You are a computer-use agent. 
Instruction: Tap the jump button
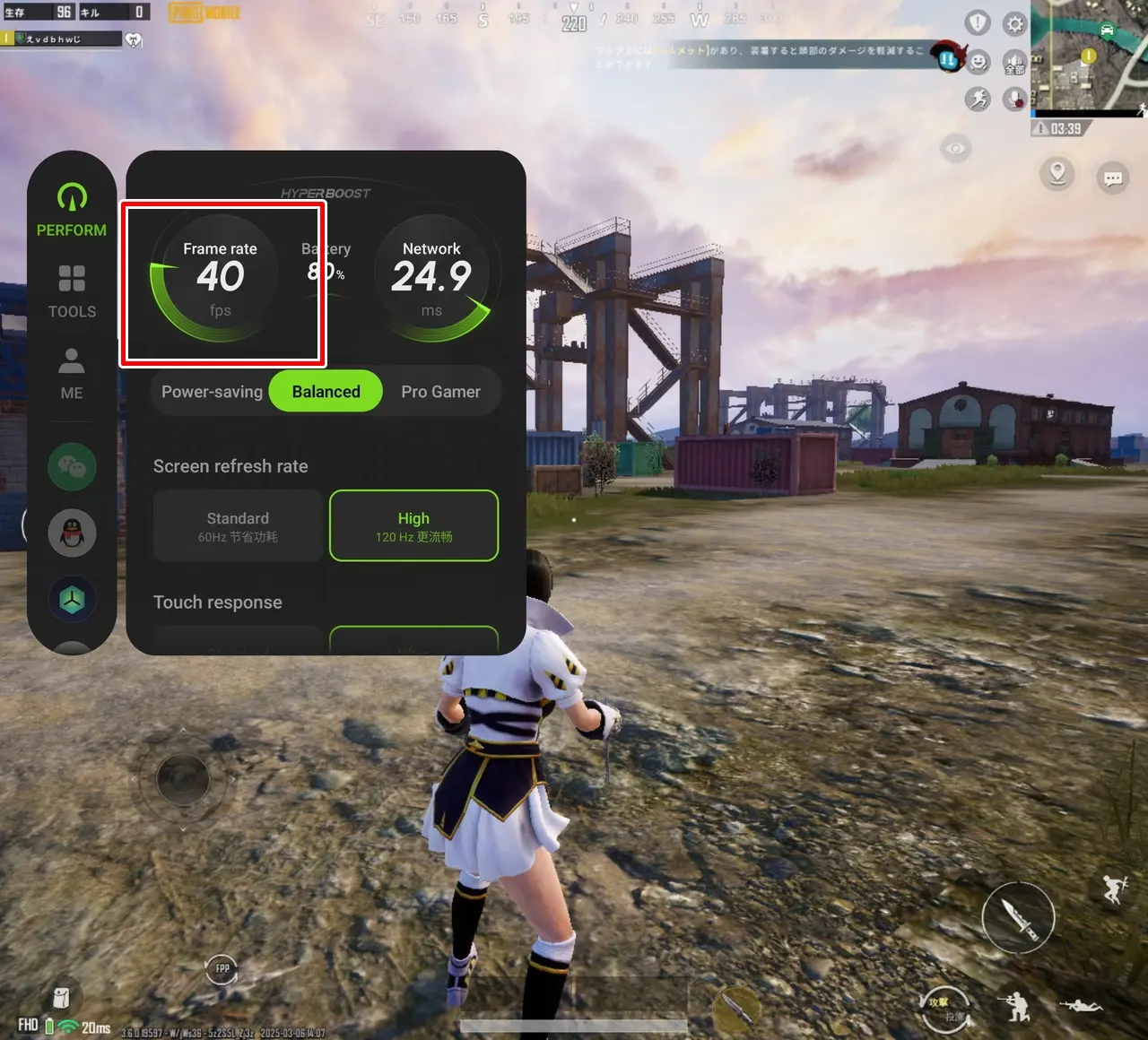[x=1116, y=888]
